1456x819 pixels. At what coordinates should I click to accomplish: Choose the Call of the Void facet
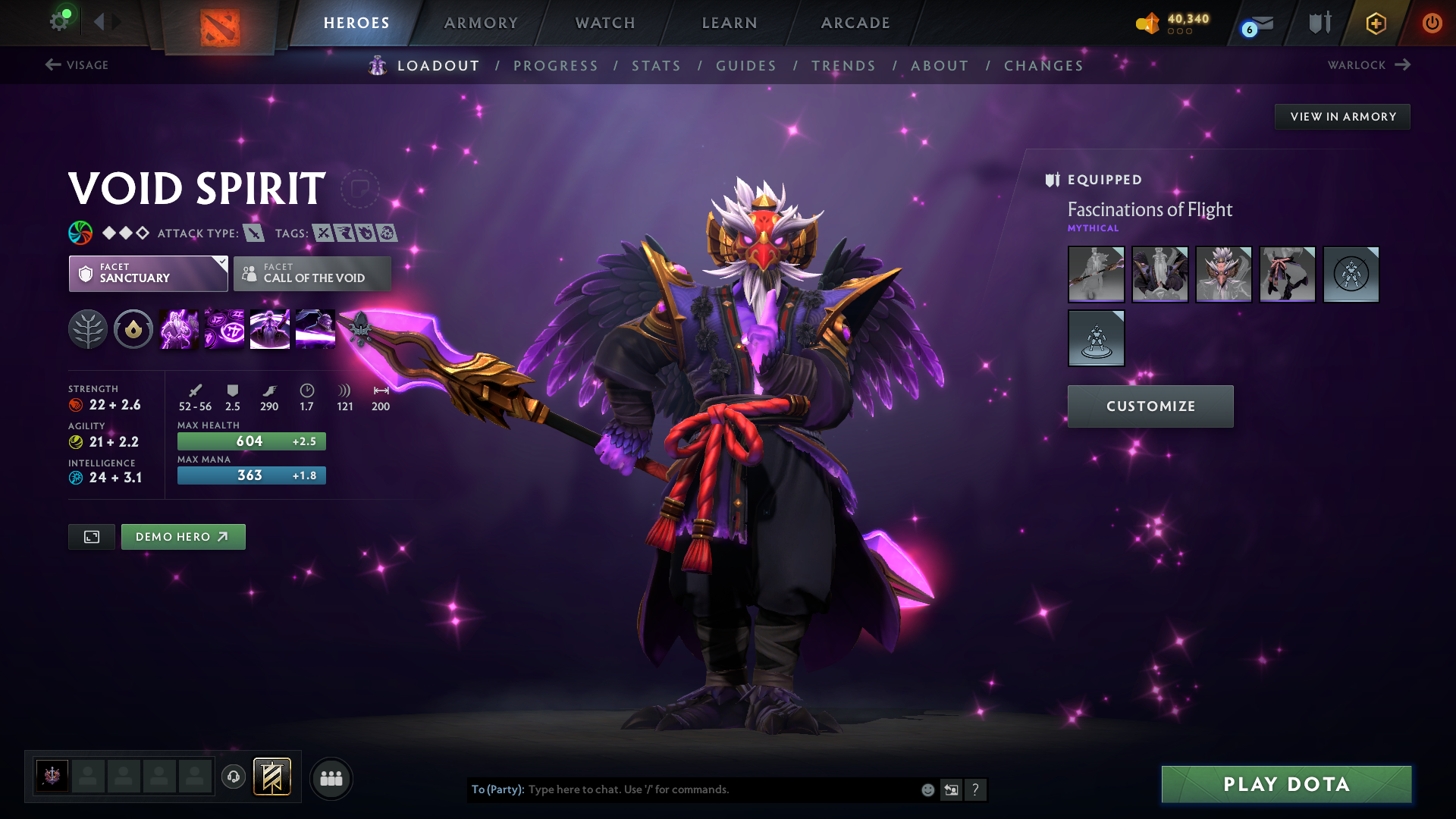pyautogui.click(x=312, y=274)
